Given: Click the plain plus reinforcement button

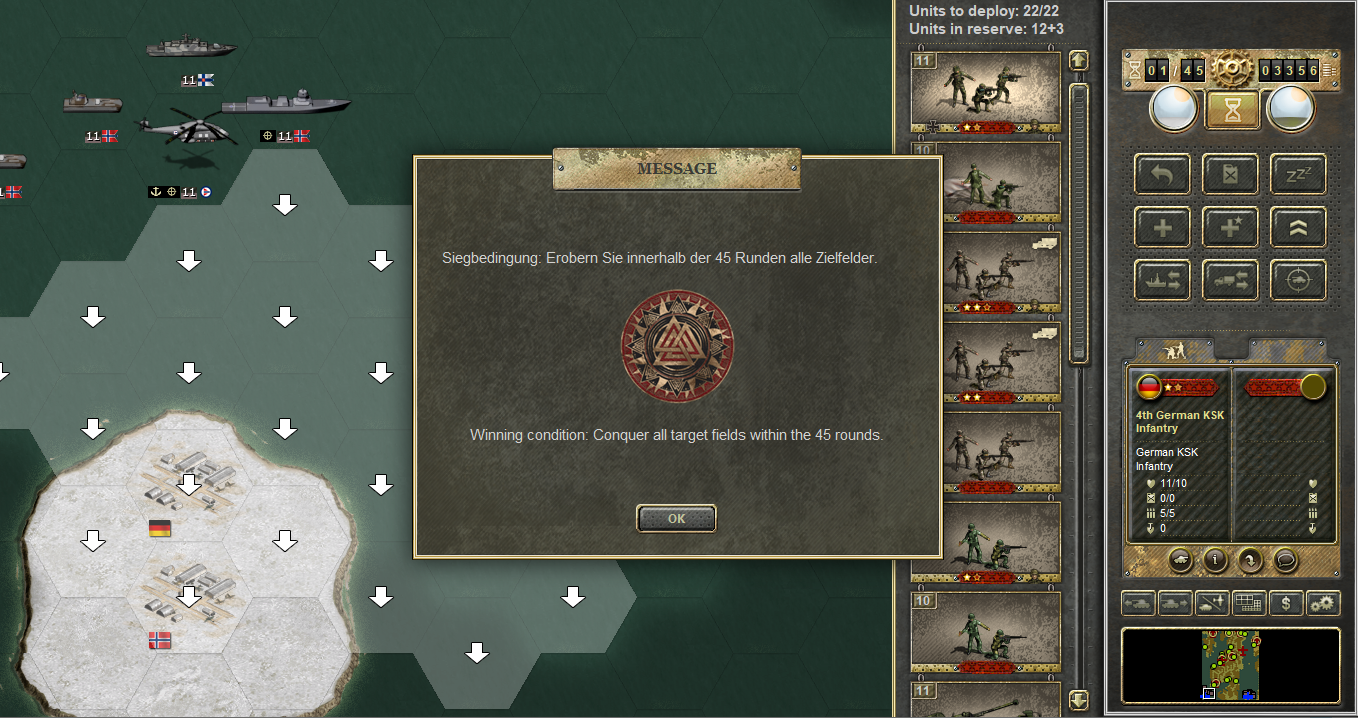Looking at the screenshot, I should [1162, 227].
